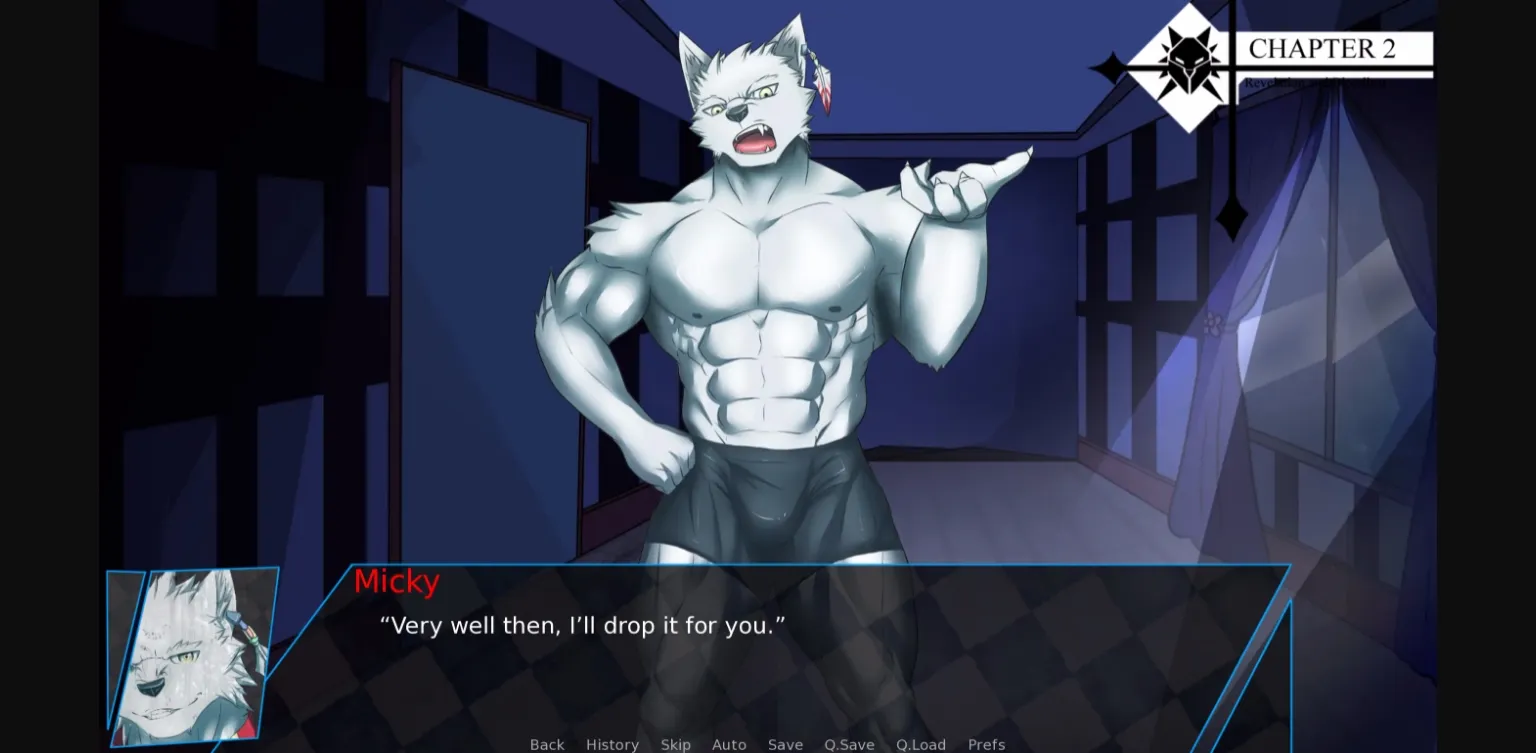Open the History log
1536x753 pixels.
[x=612, y=744]
